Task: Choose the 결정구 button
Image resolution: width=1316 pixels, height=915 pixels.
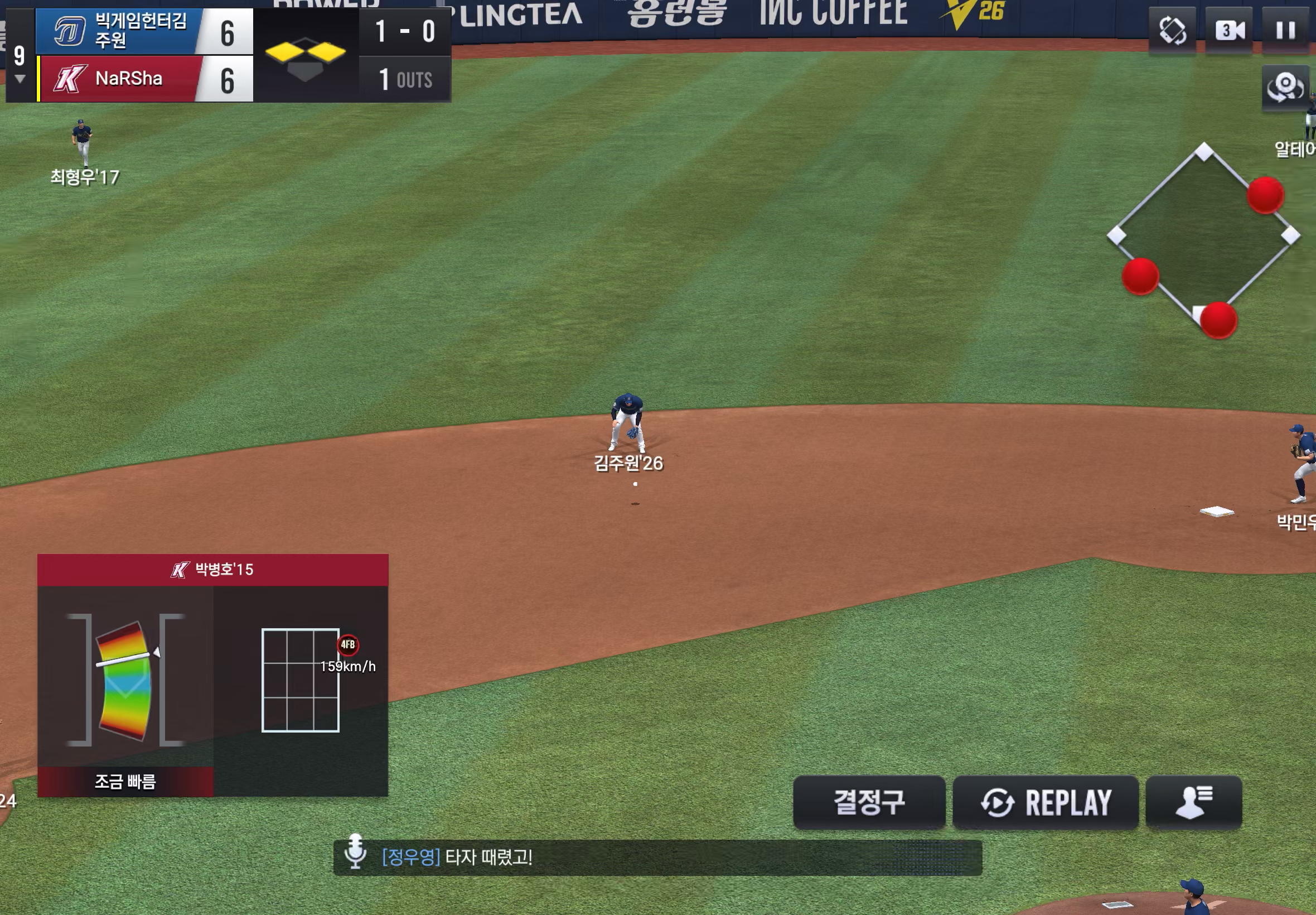Action: point(869,802)
